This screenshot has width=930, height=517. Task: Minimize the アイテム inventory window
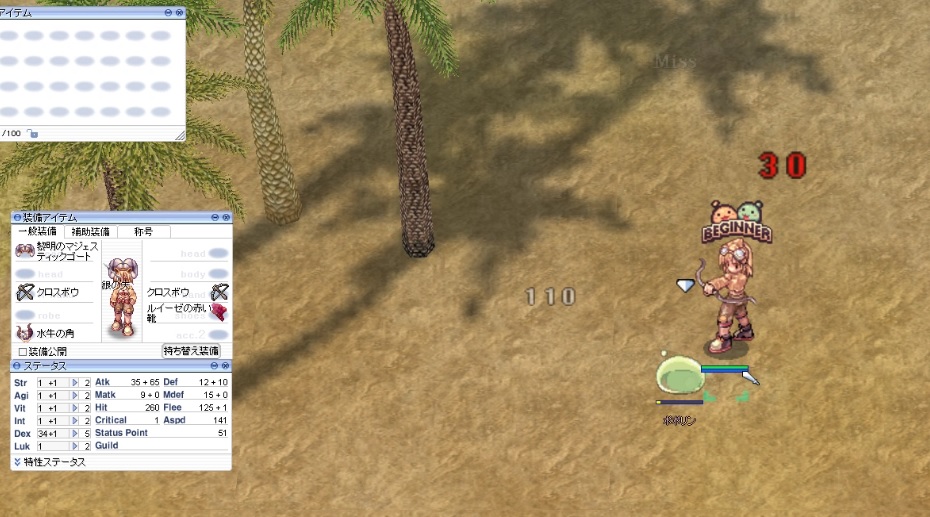tap(169, 13)
